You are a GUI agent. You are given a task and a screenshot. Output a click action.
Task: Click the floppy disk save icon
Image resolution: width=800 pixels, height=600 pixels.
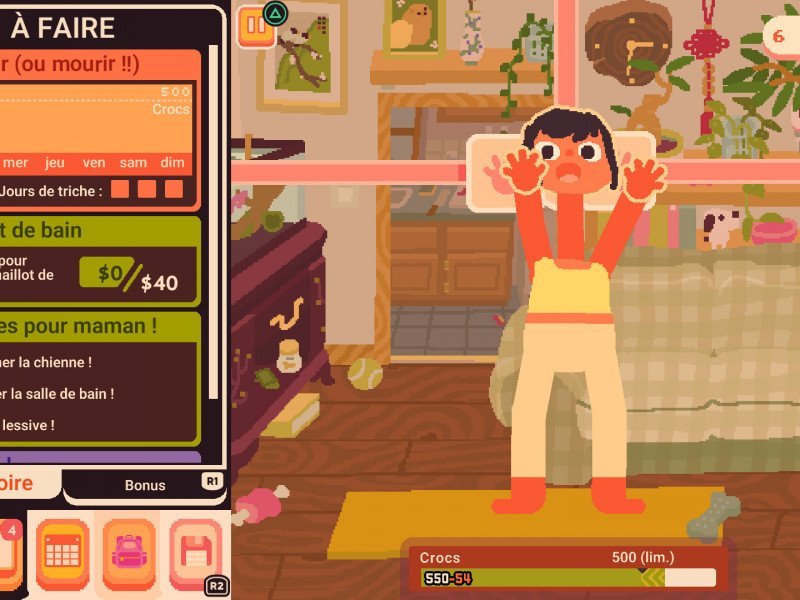195,550
